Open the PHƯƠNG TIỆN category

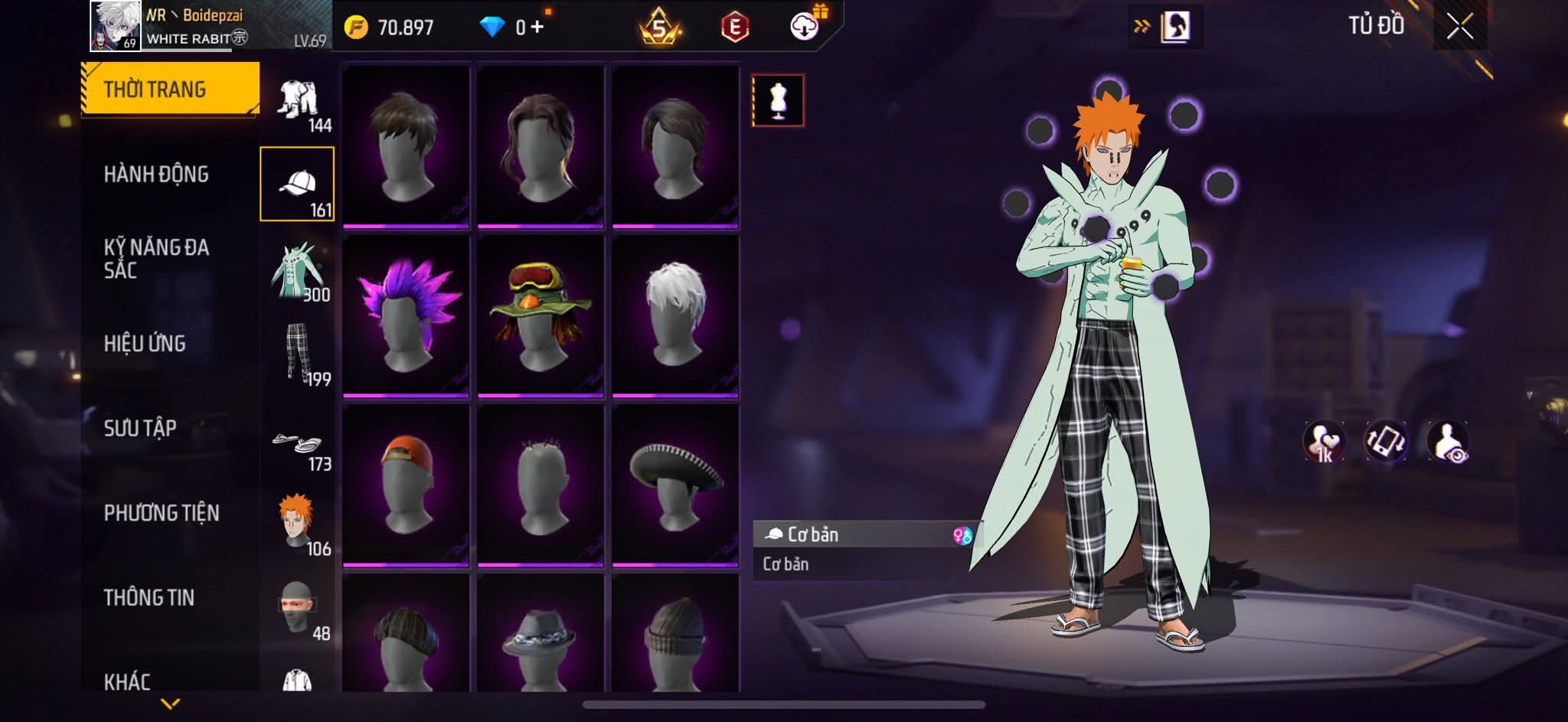click(162, 513)
